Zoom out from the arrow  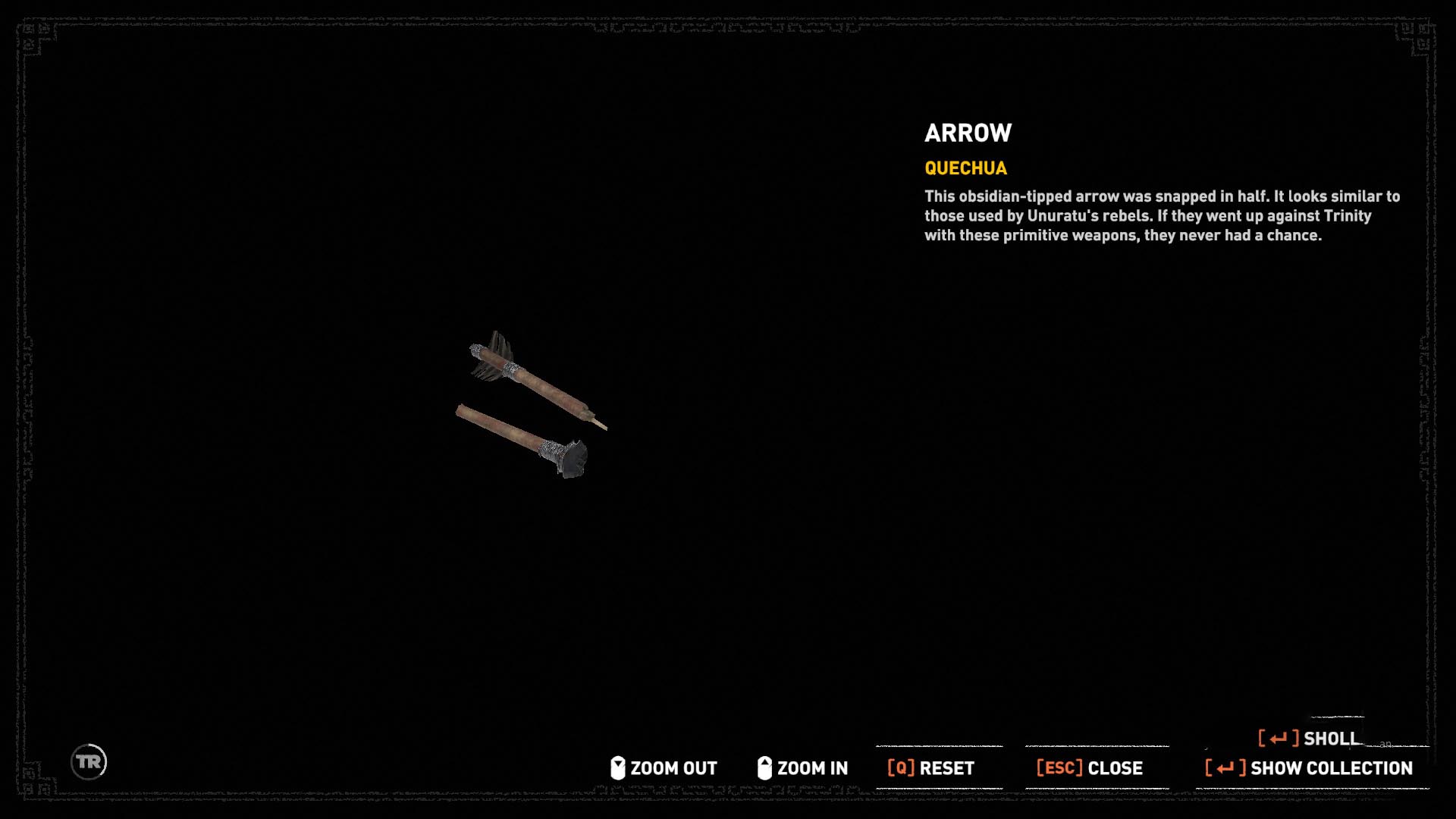pyautogui.click(x=664, y=768)
